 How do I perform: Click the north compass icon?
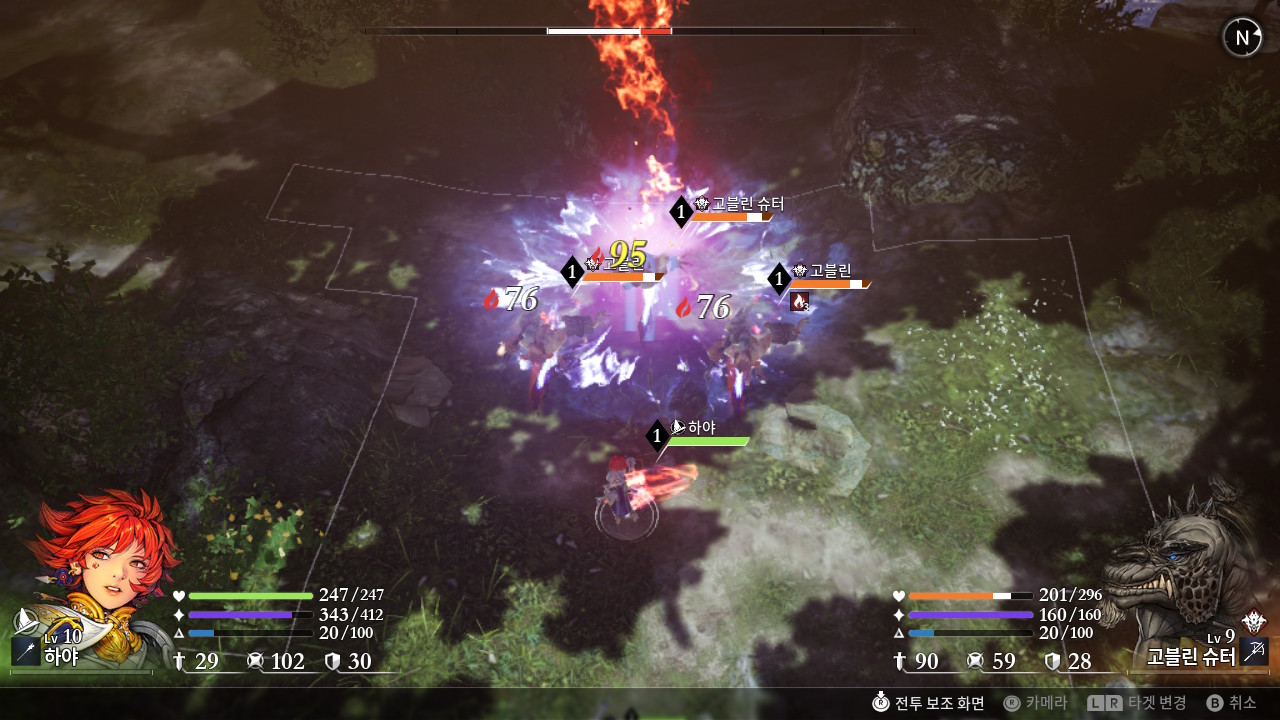click(1242, 38)
